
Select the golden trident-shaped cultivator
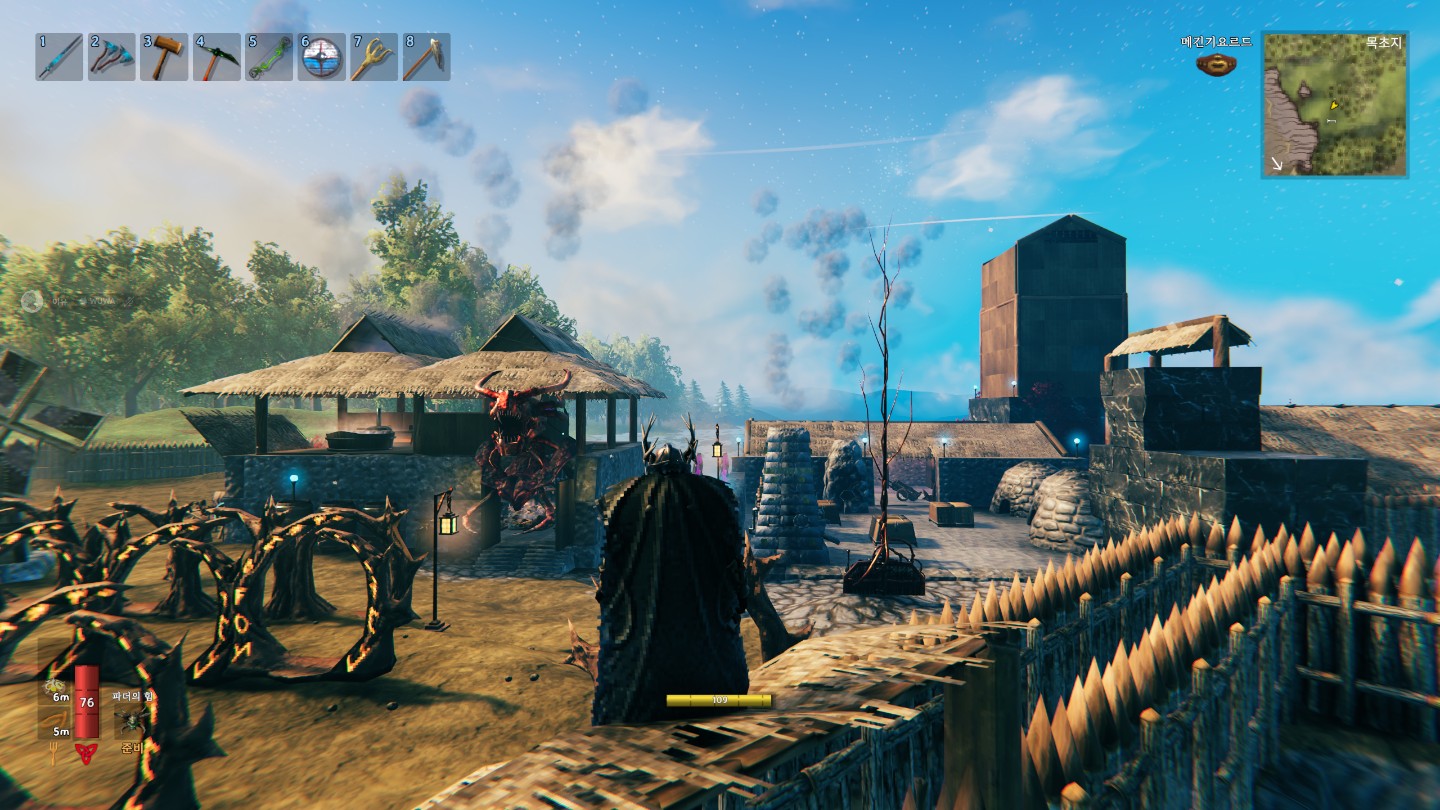tap(374, 57)
